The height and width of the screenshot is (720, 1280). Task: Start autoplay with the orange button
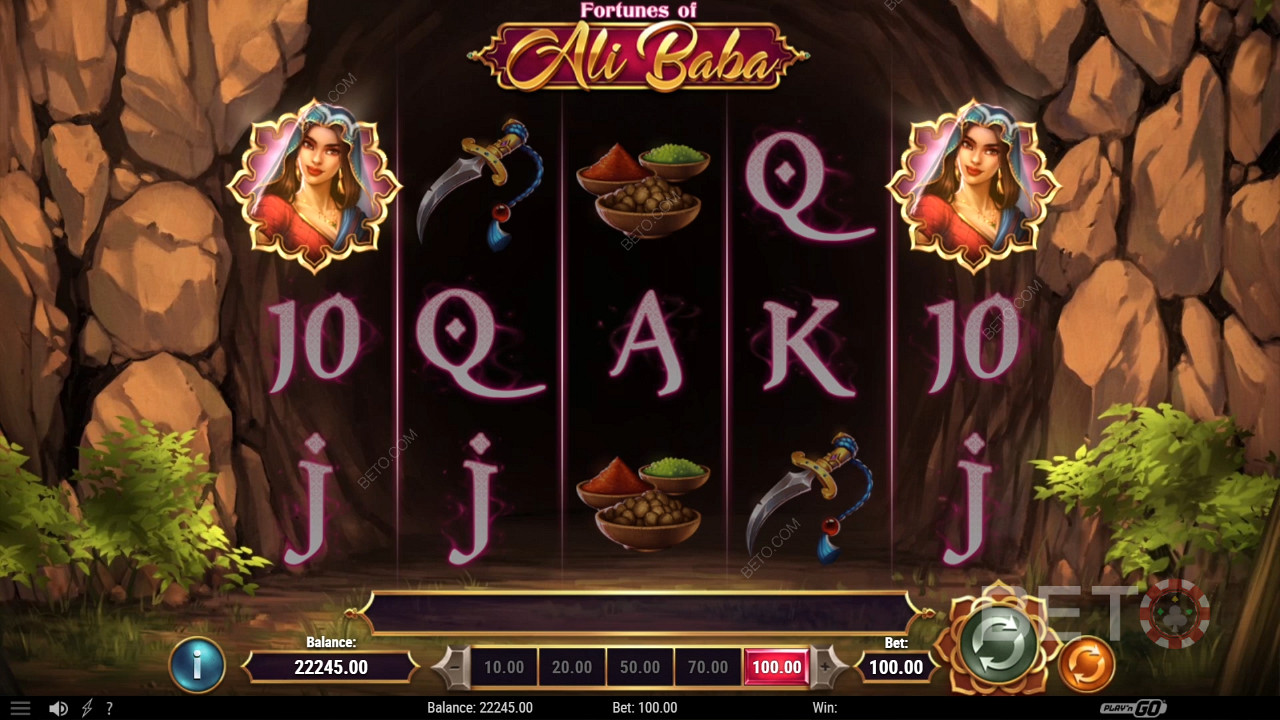tap(1086, 664)
